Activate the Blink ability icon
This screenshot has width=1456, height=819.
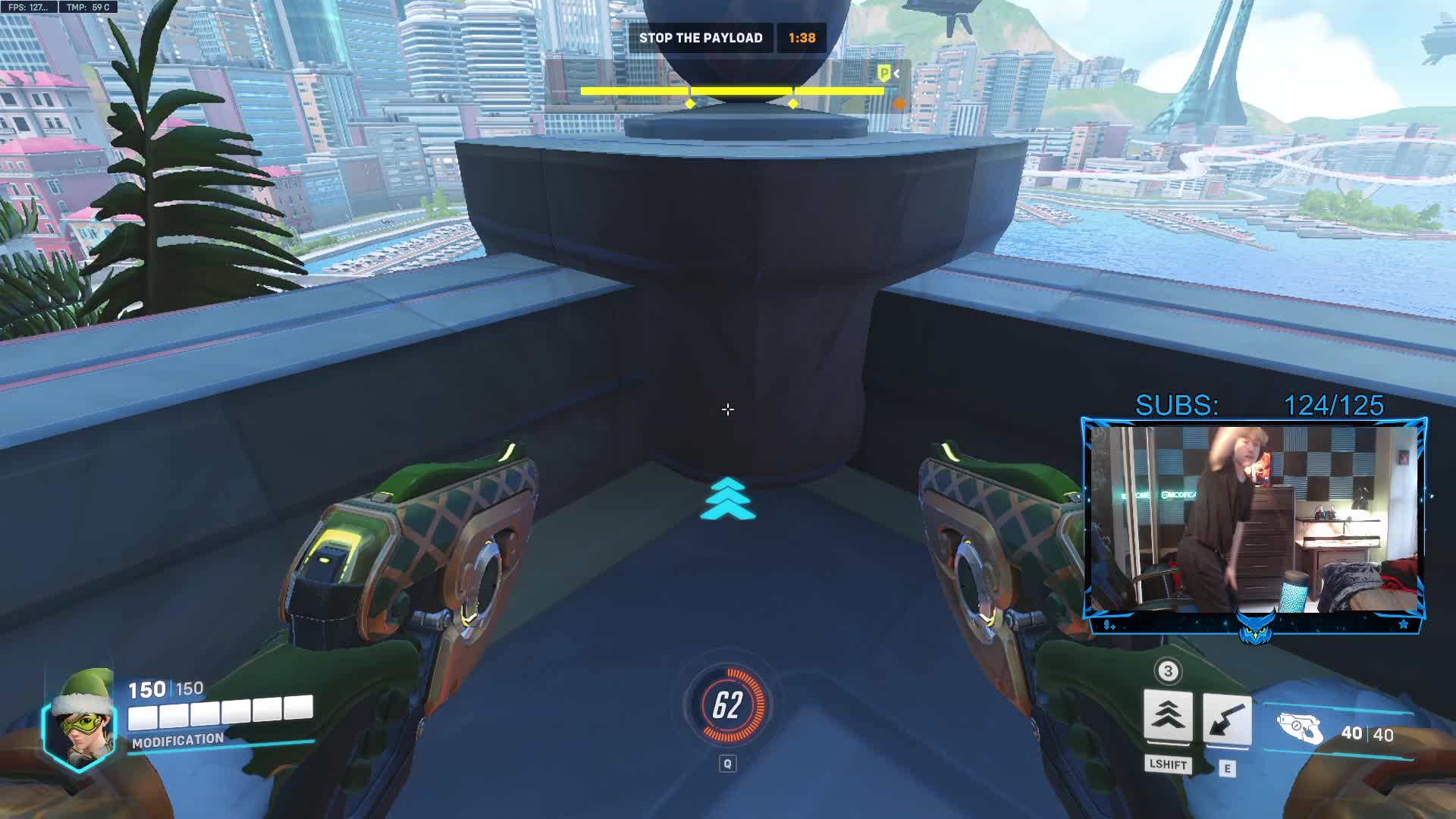pos(1167,715)
